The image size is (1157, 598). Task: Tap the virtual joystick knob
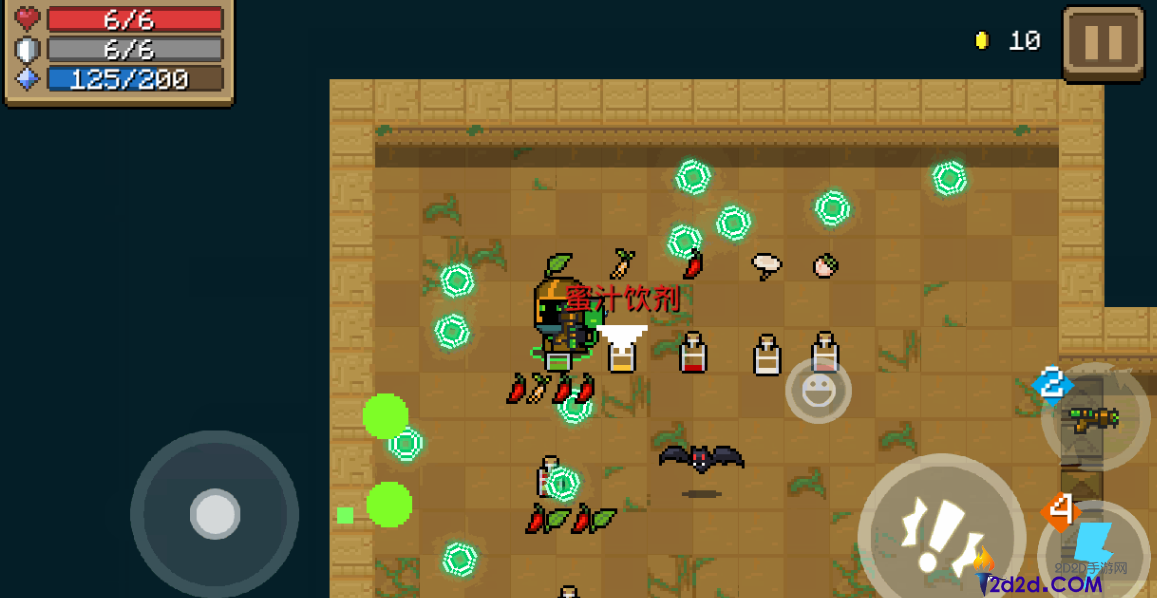click(x=215, y=514)
